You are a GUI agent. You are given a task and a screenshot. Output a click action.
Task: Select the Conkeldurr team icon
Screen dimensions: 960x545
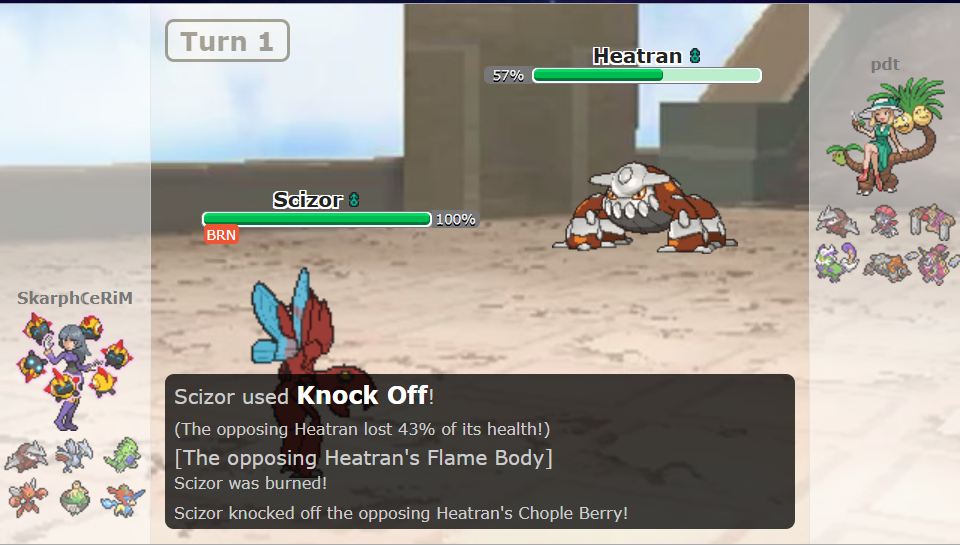coord(932,222)
